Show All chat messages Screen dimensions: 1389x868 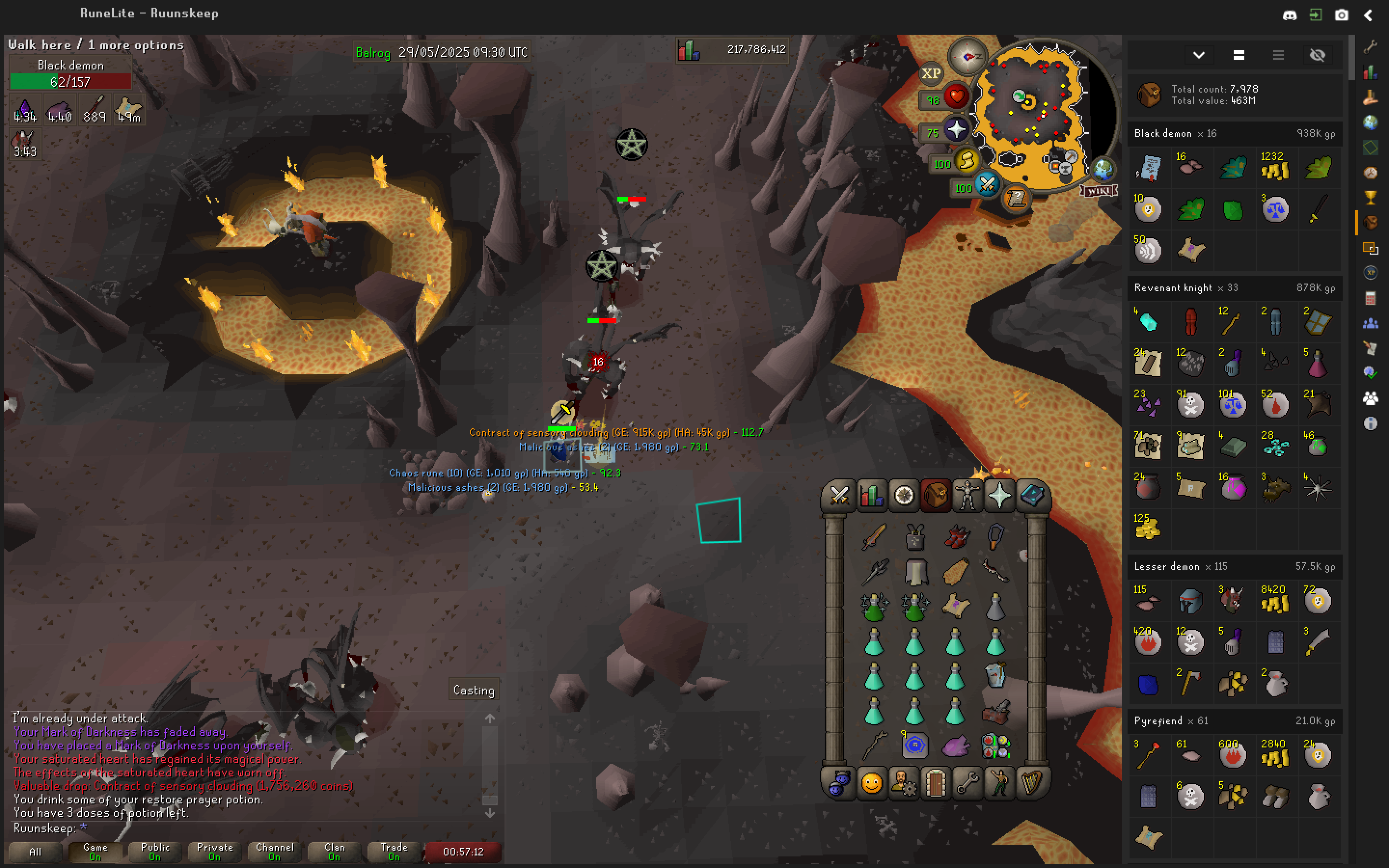click(35, 851)
